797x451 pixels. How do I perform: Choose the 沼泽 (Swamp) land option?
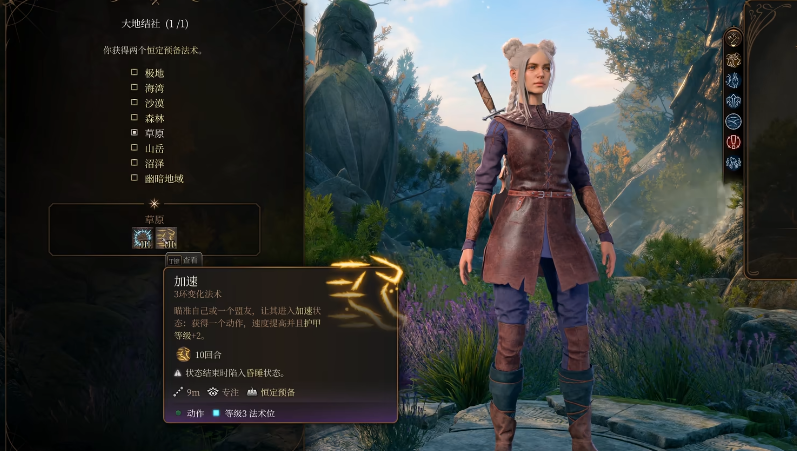point(135,163)
